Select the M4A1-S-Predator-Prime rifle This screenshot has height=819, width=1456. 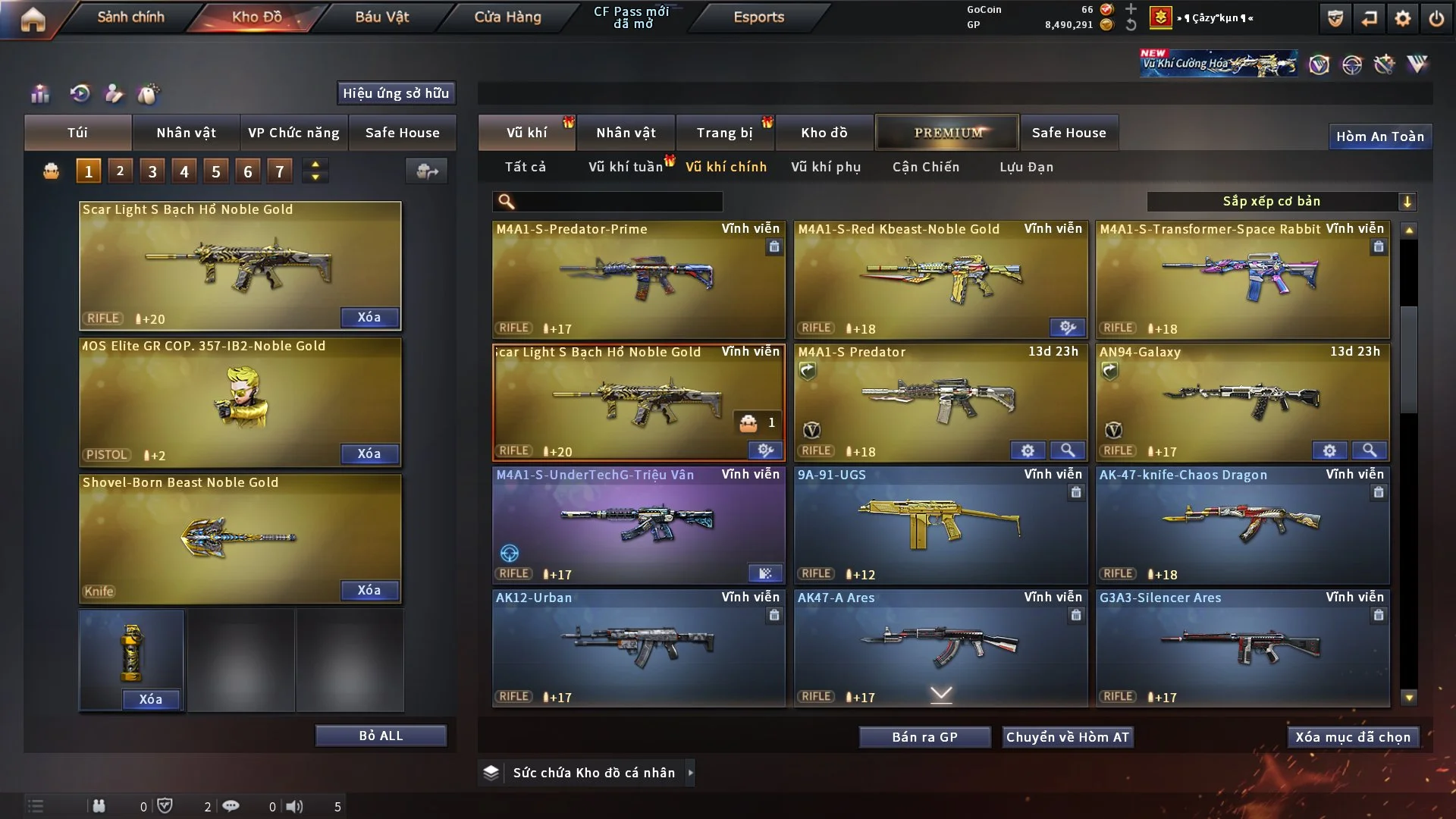(x=638, y=279)
